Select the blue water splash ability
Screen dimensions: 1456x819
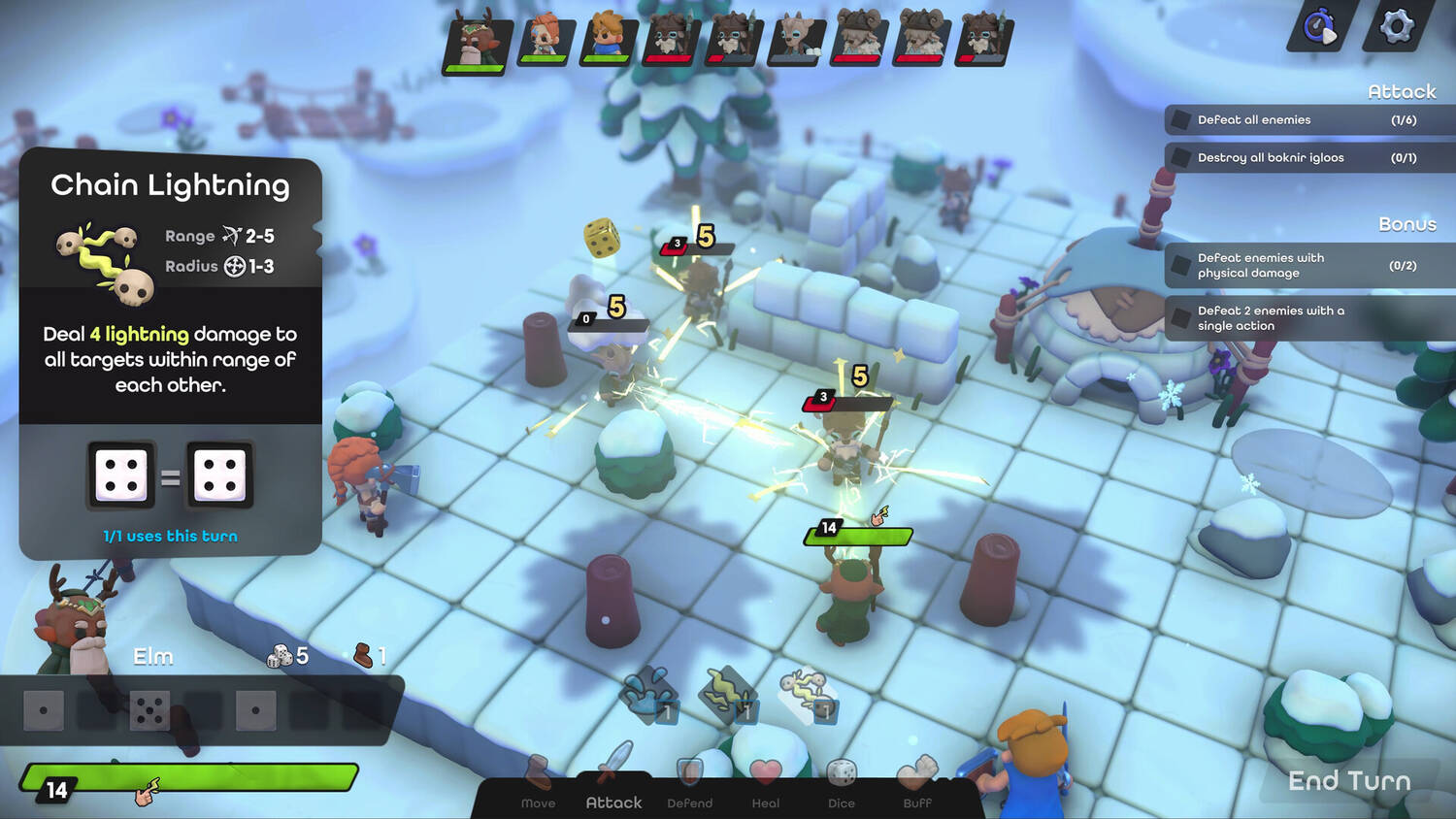coord(648,694)
